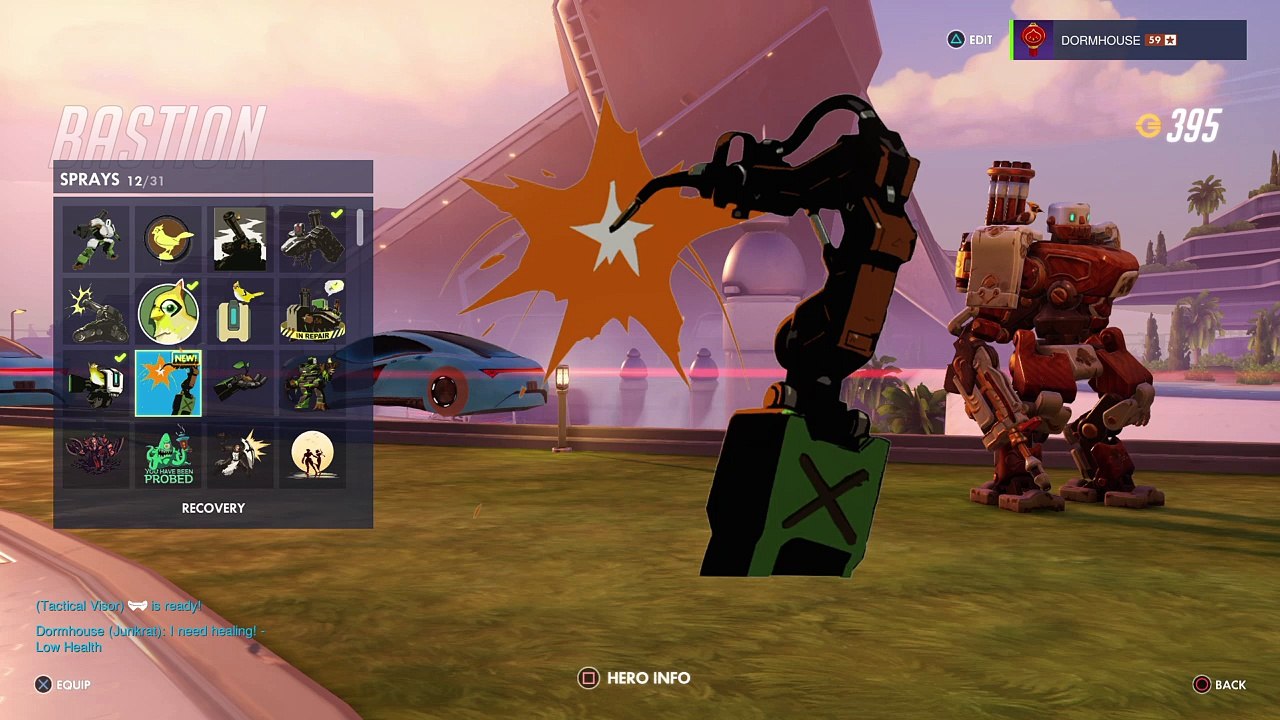
Task: Select the white figure with starburst spray
Action: tap(240, 456)
